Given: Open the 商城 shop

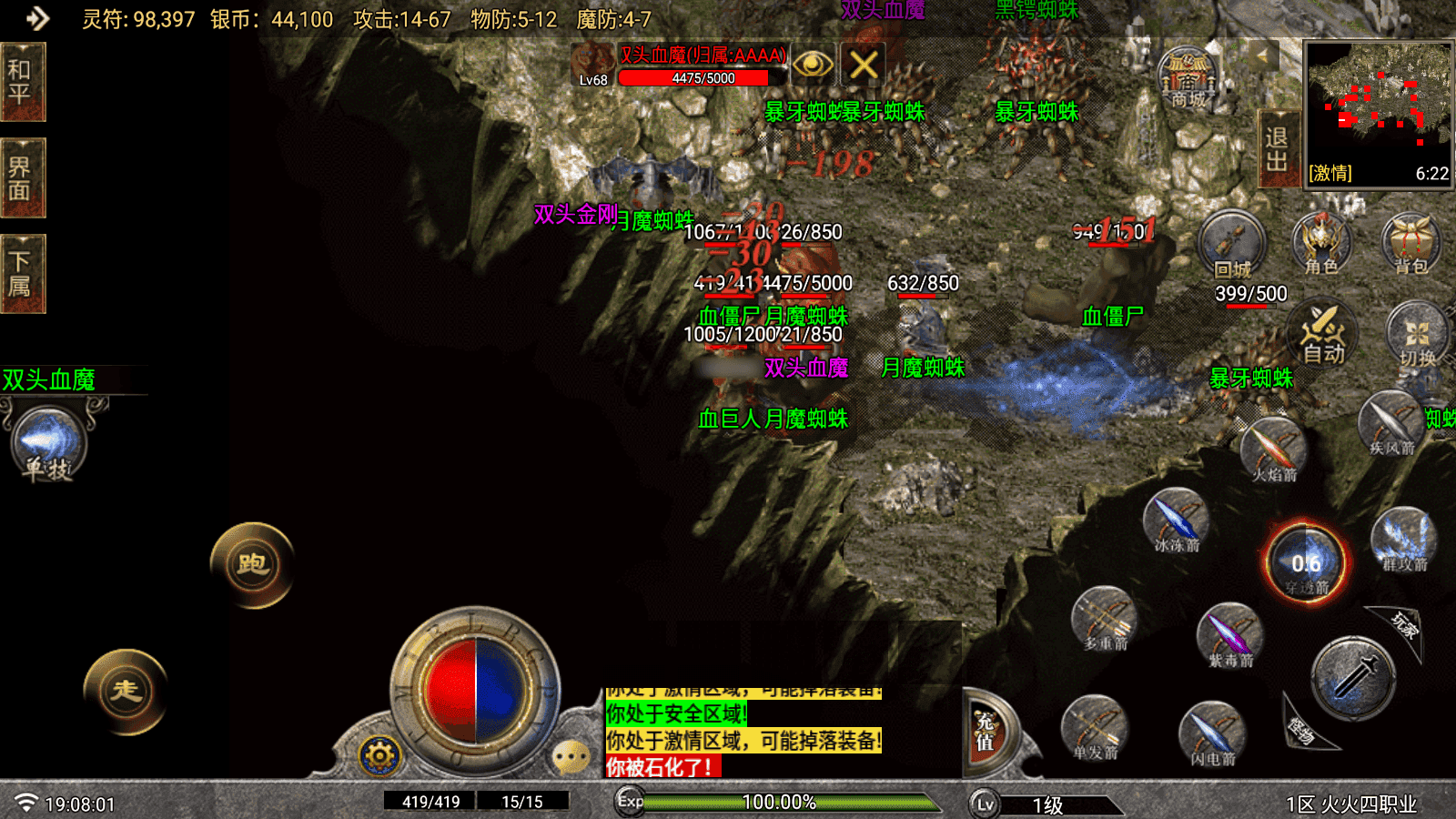Looking at the screenshot, I should point(1188,78).
